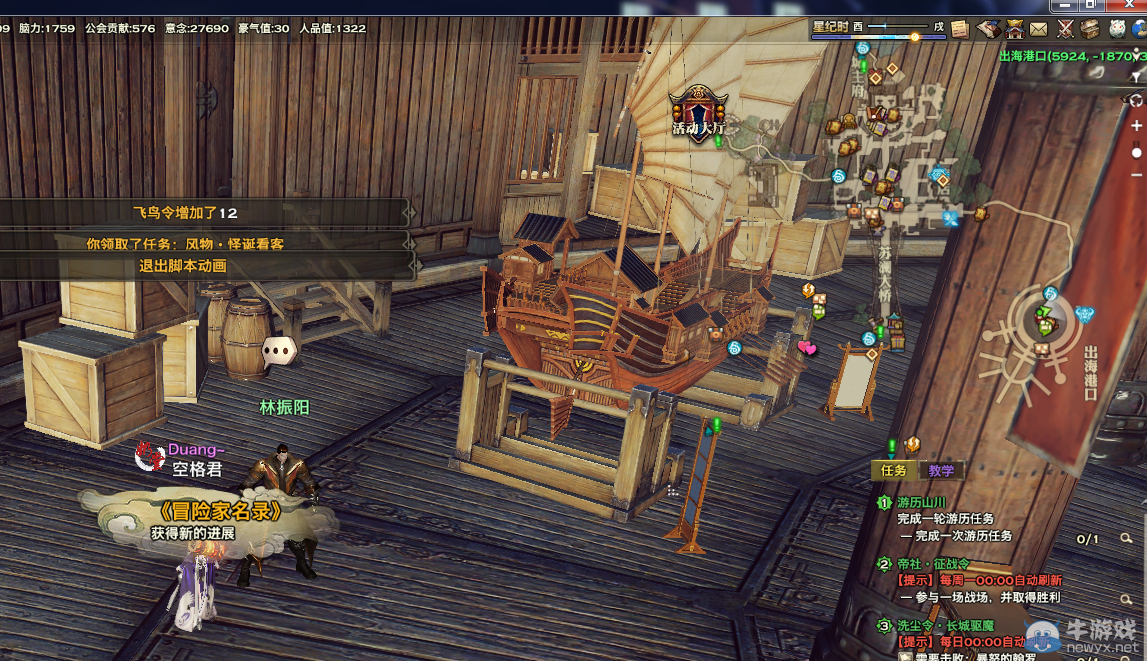This screenshot has width=1147, height=661.
Task: Switch to the 任务 quest tab
Action: 893,470
